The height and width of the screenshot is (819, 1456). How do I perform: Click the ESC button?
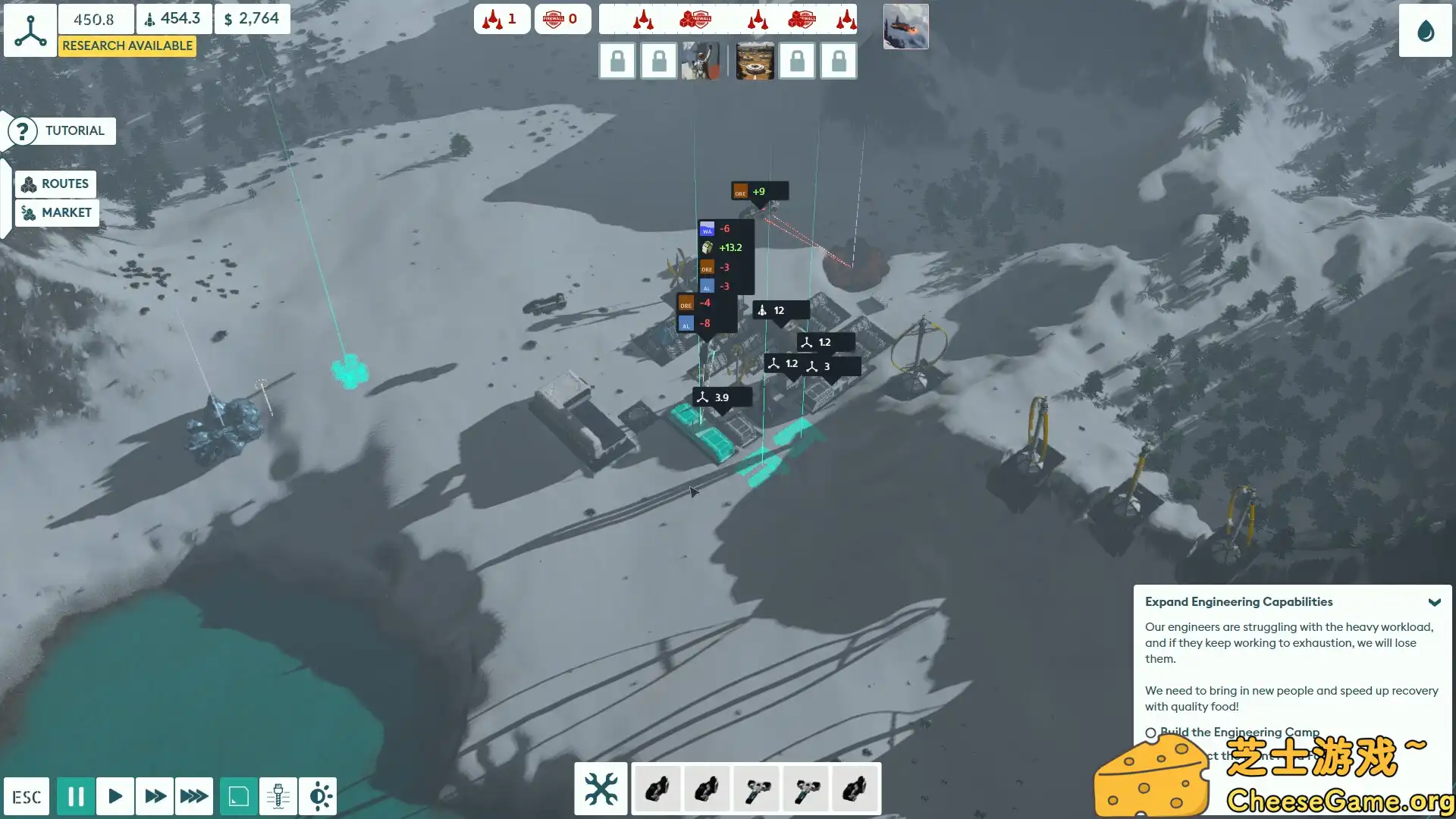tap(26, 796)
